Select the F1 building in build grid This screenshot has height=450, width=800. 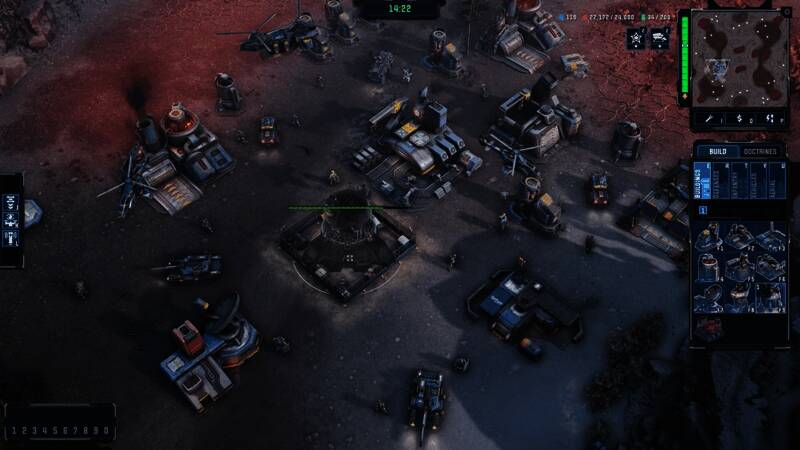coord(710,237)
